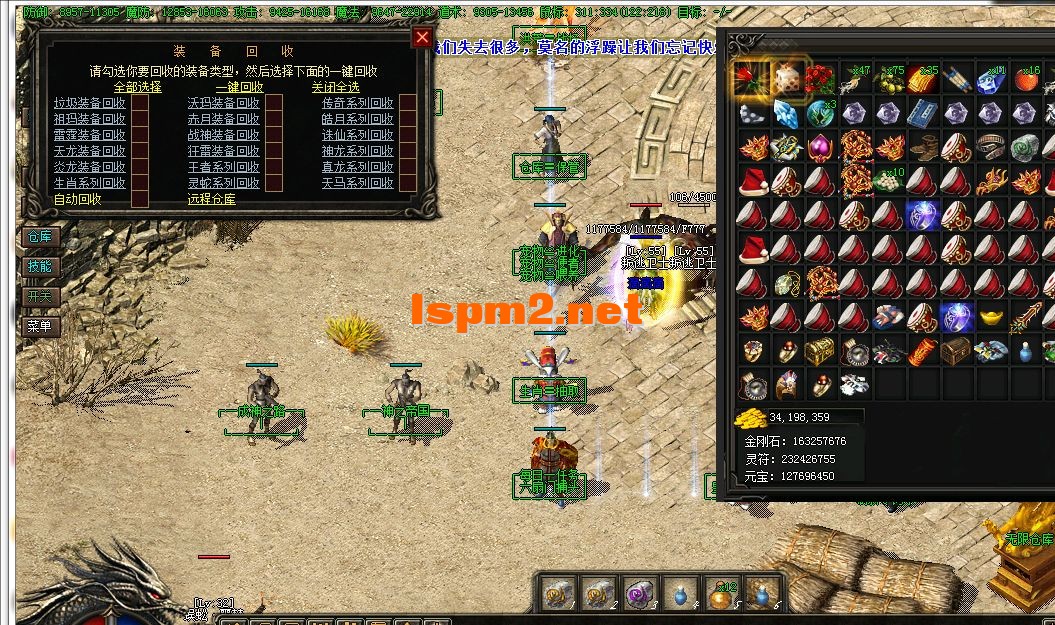This screenshot has width=1055, height=625.
Task: Choose 全部选择 to select all types
Action: 137,87
